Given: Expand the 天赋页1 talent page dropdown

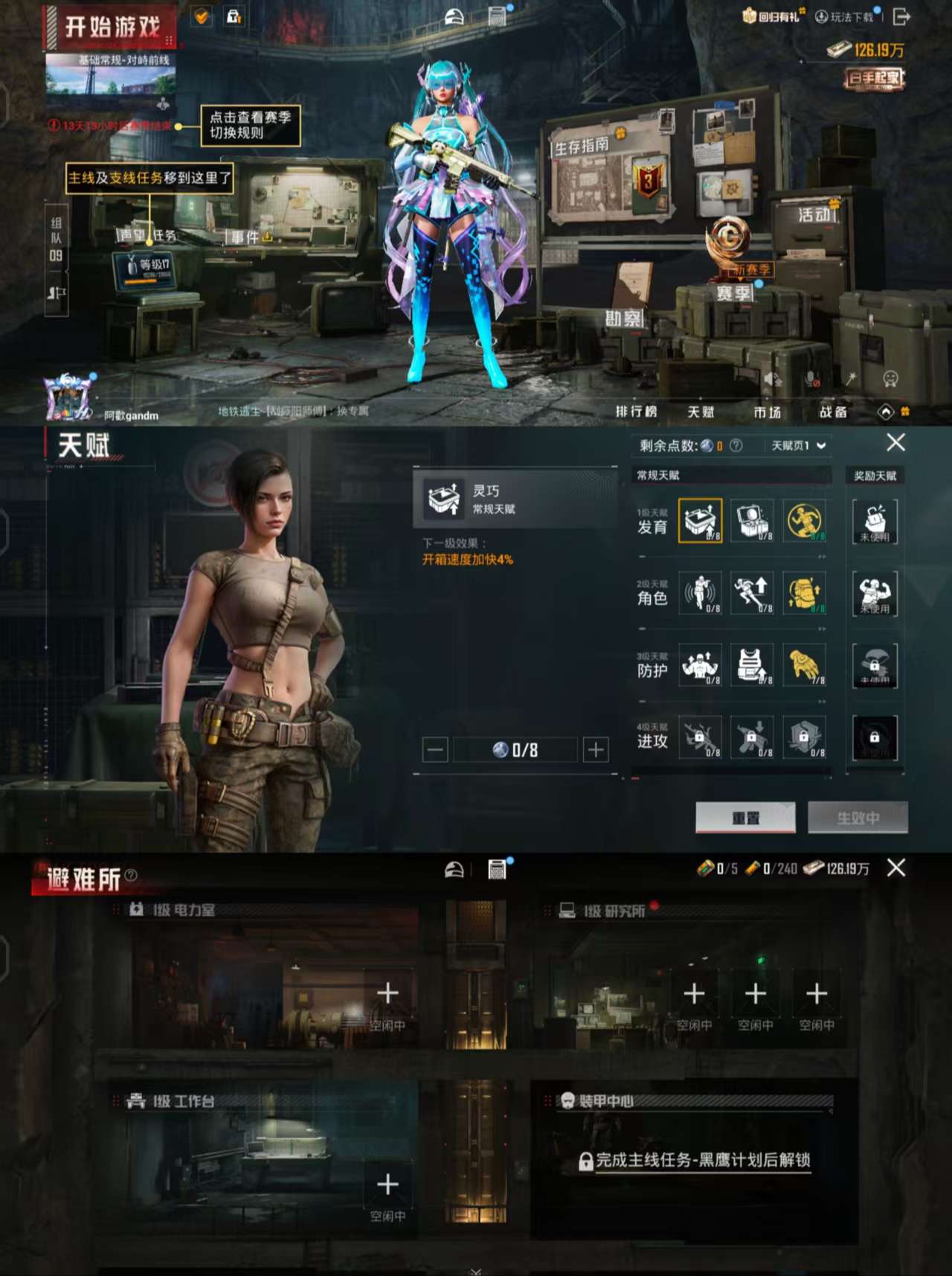Looking at the screenshot, I should point(794,444).
